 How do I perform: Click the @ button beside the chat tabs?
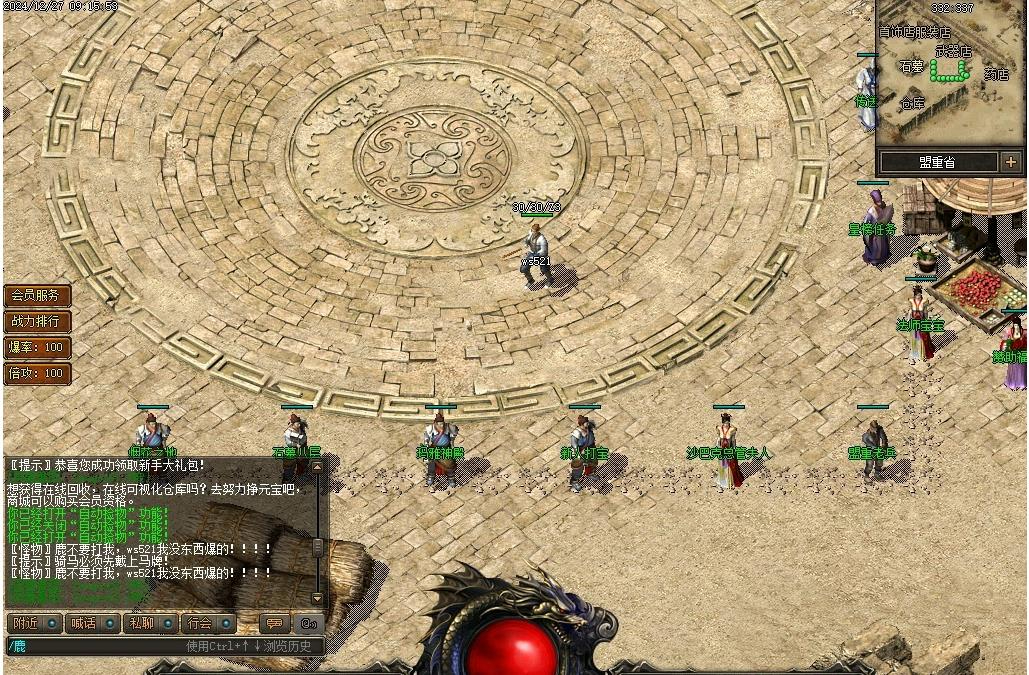(x=308, y=623)
